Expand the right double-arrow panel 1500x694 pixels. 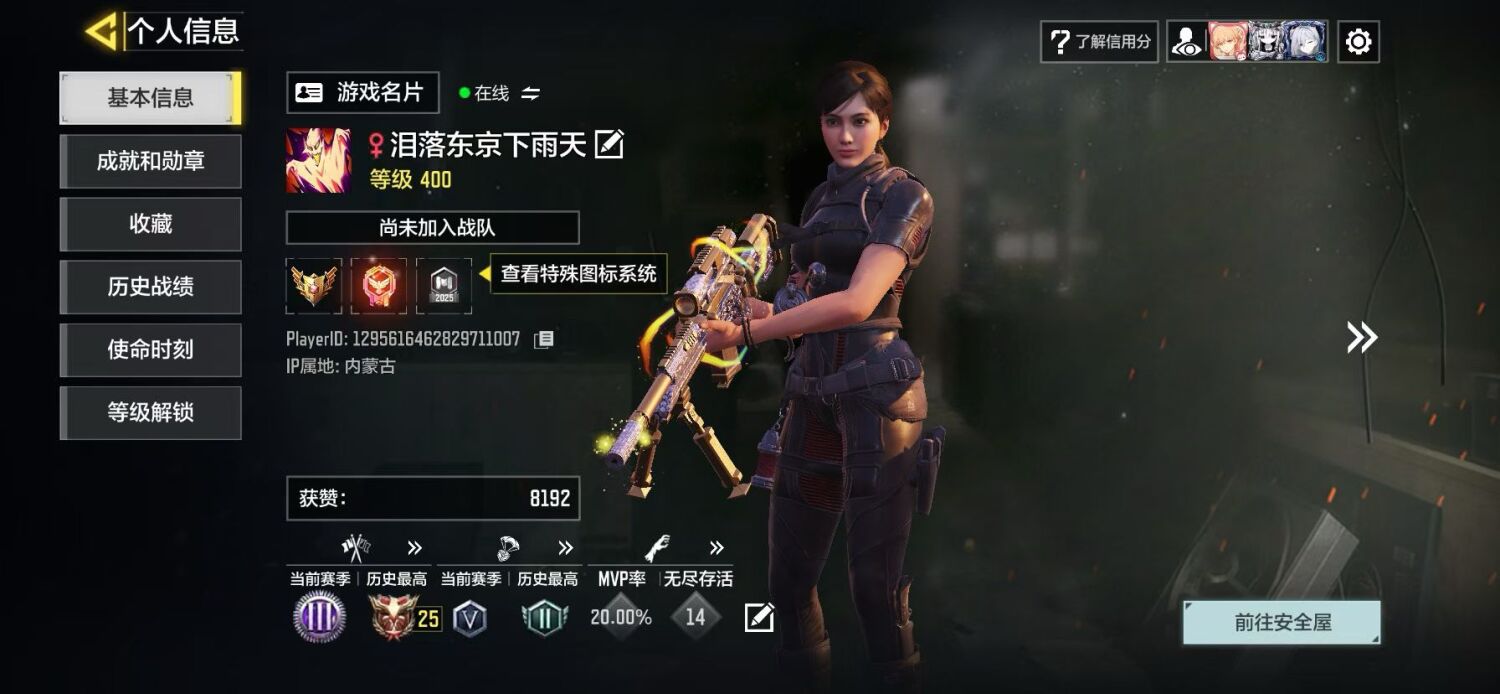click(1361, 337)
